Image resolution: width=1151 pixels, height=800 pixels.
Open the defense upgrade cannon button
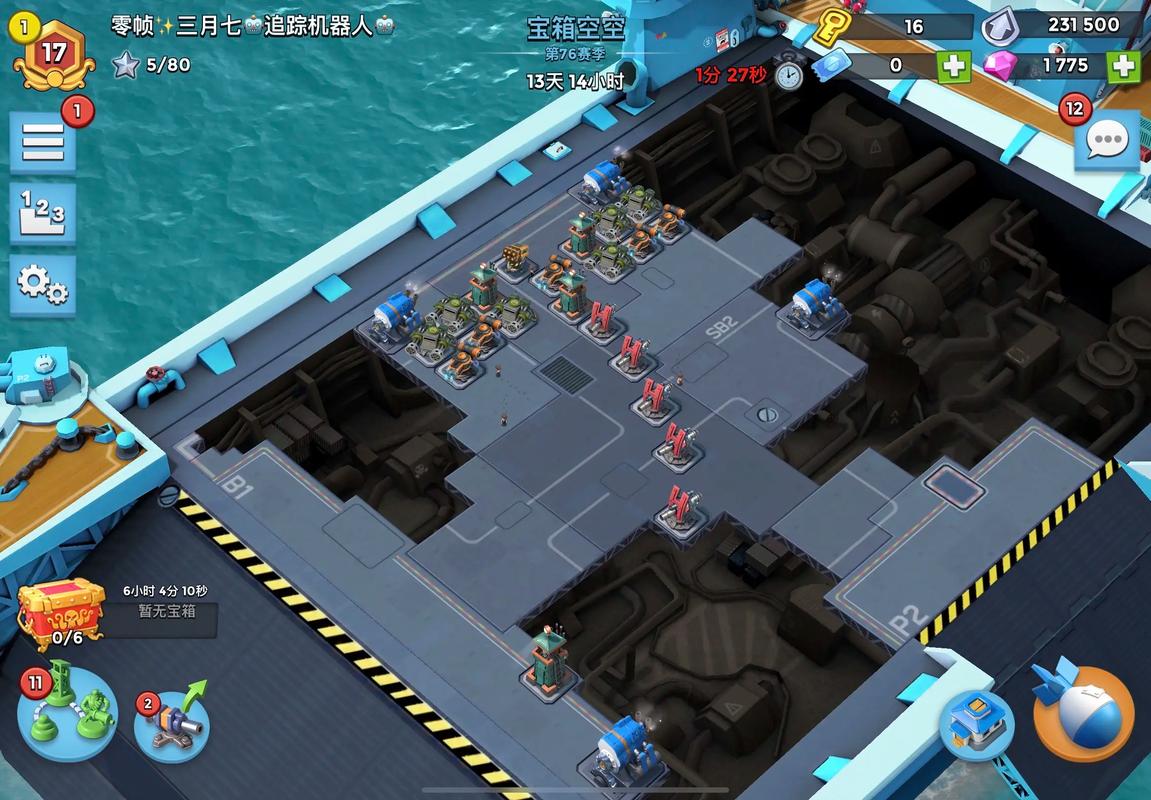coord(173,721)
